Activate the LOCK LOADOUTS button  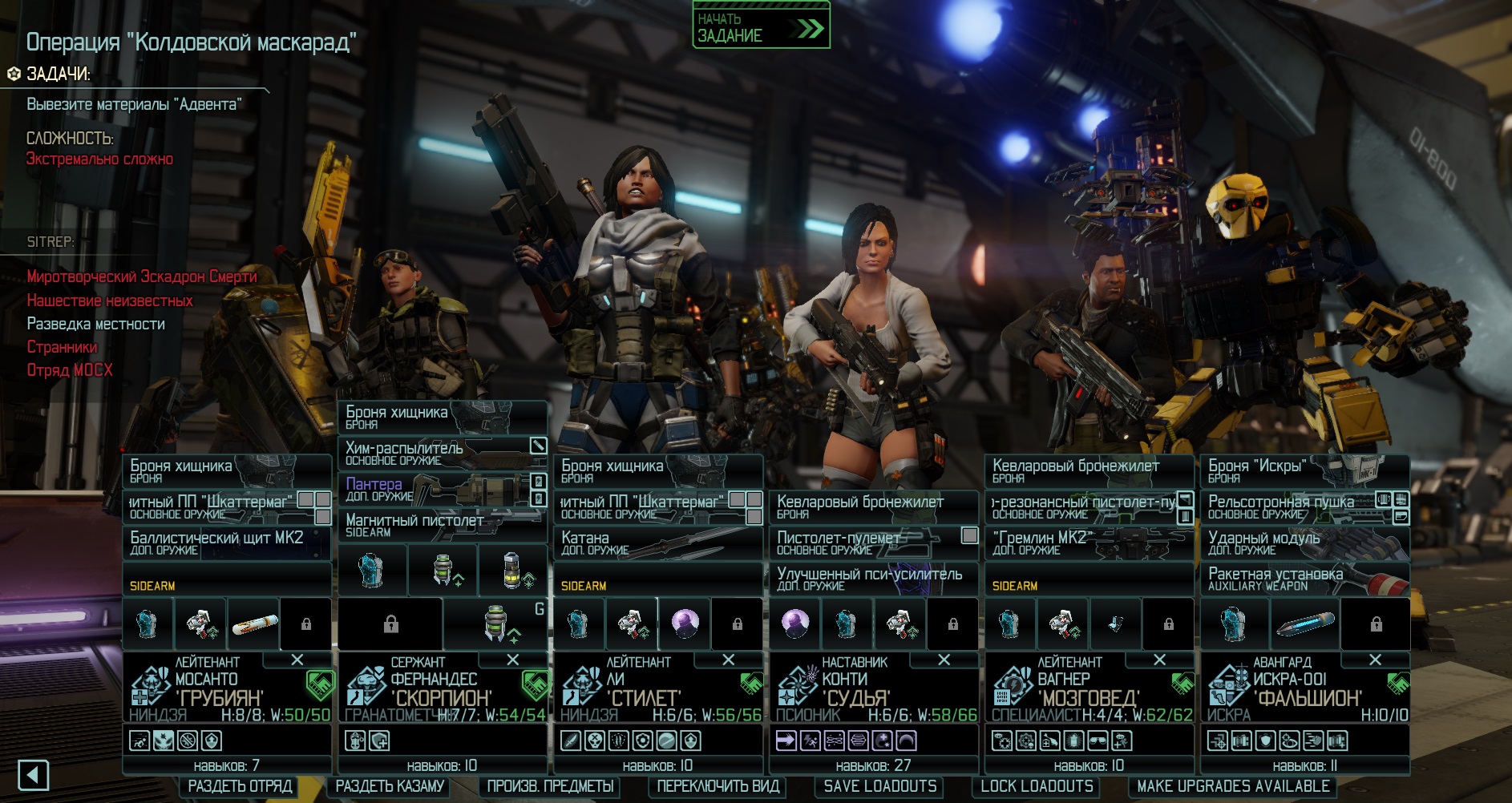pos(1037,786)
